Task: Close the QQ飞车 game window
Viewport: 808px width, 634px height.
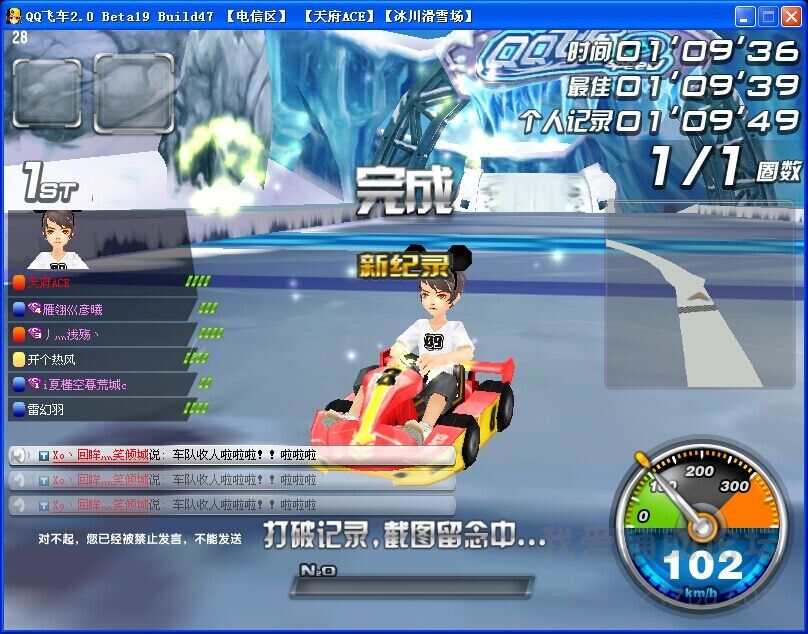Action: click(x=790, y=16)
